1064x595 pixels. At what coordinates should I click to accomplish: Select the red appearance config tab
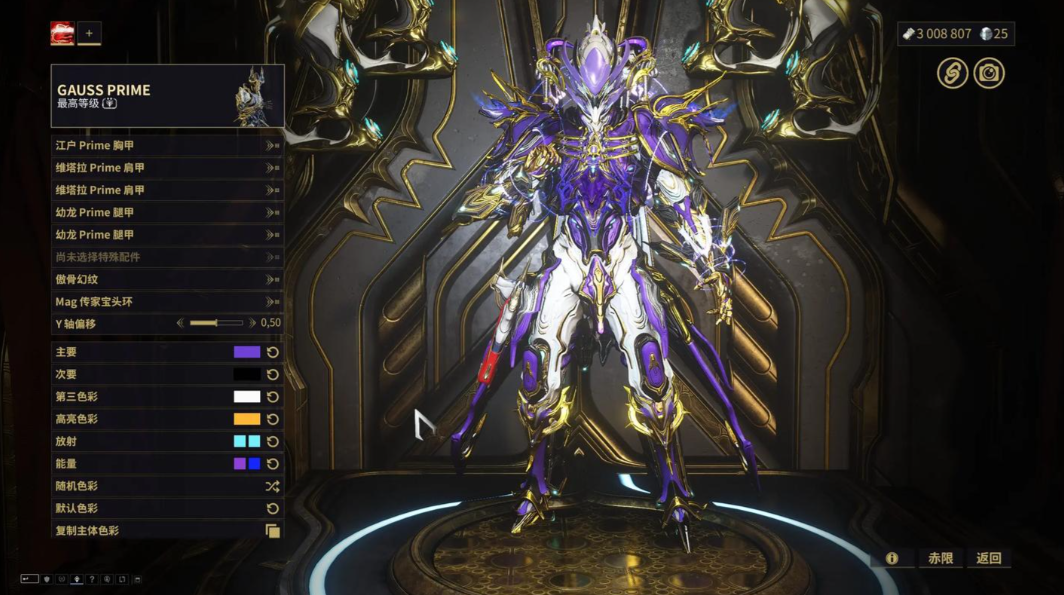coord(62,34)
